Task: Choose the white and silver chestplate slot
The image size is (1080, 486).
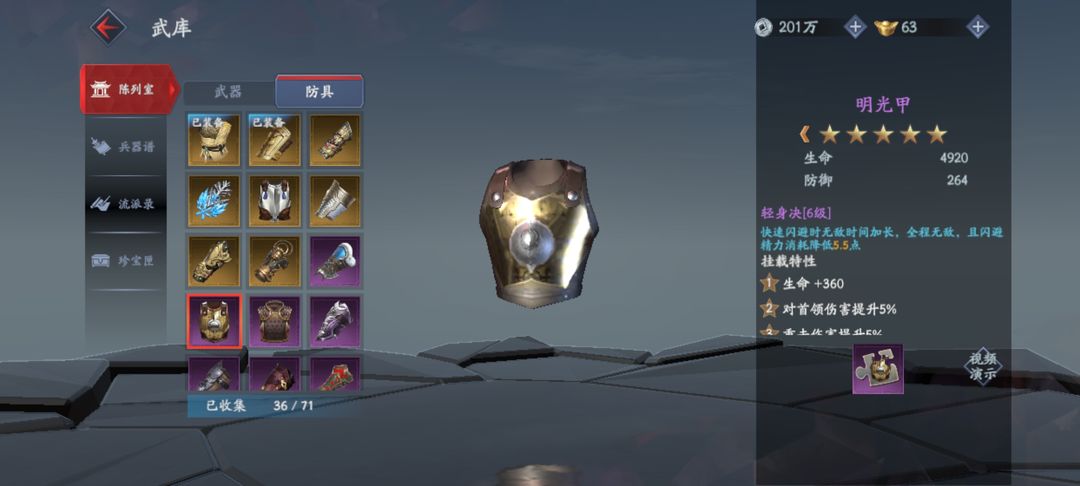Action: tap(275, 201)
